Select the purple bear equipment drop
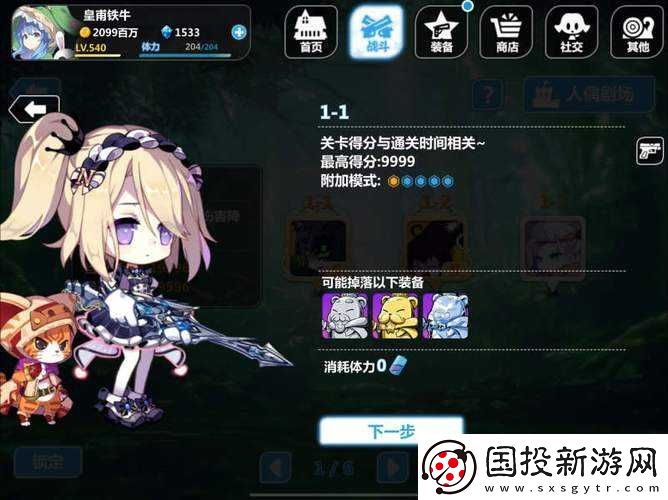Viewport: 668px width, 500px height. coord(341,315)
